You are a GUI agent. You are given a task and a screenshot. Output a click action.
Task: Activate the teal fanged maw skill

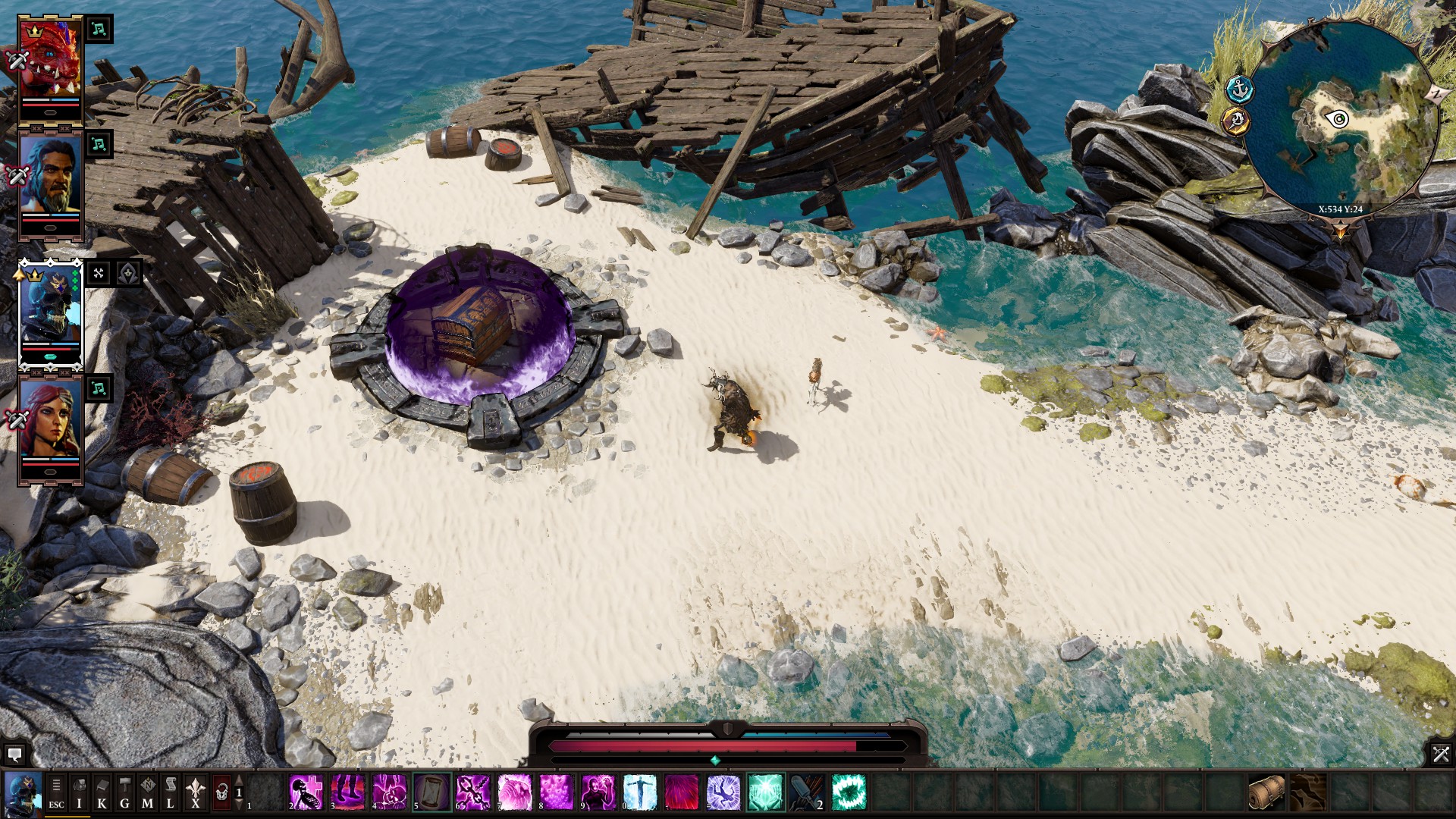849,792
